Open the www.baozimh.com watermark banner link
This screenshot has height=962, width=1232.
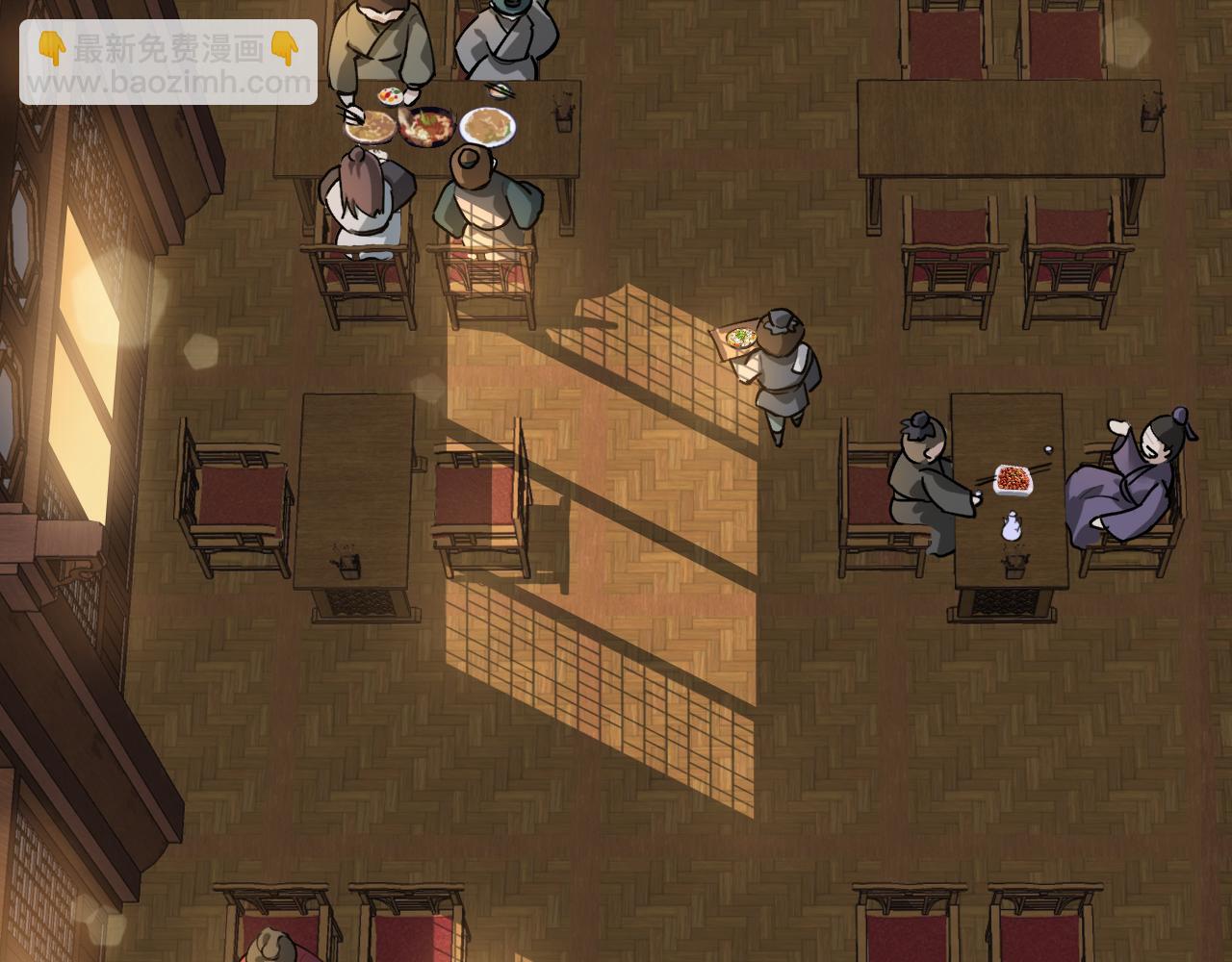[168, 63]
